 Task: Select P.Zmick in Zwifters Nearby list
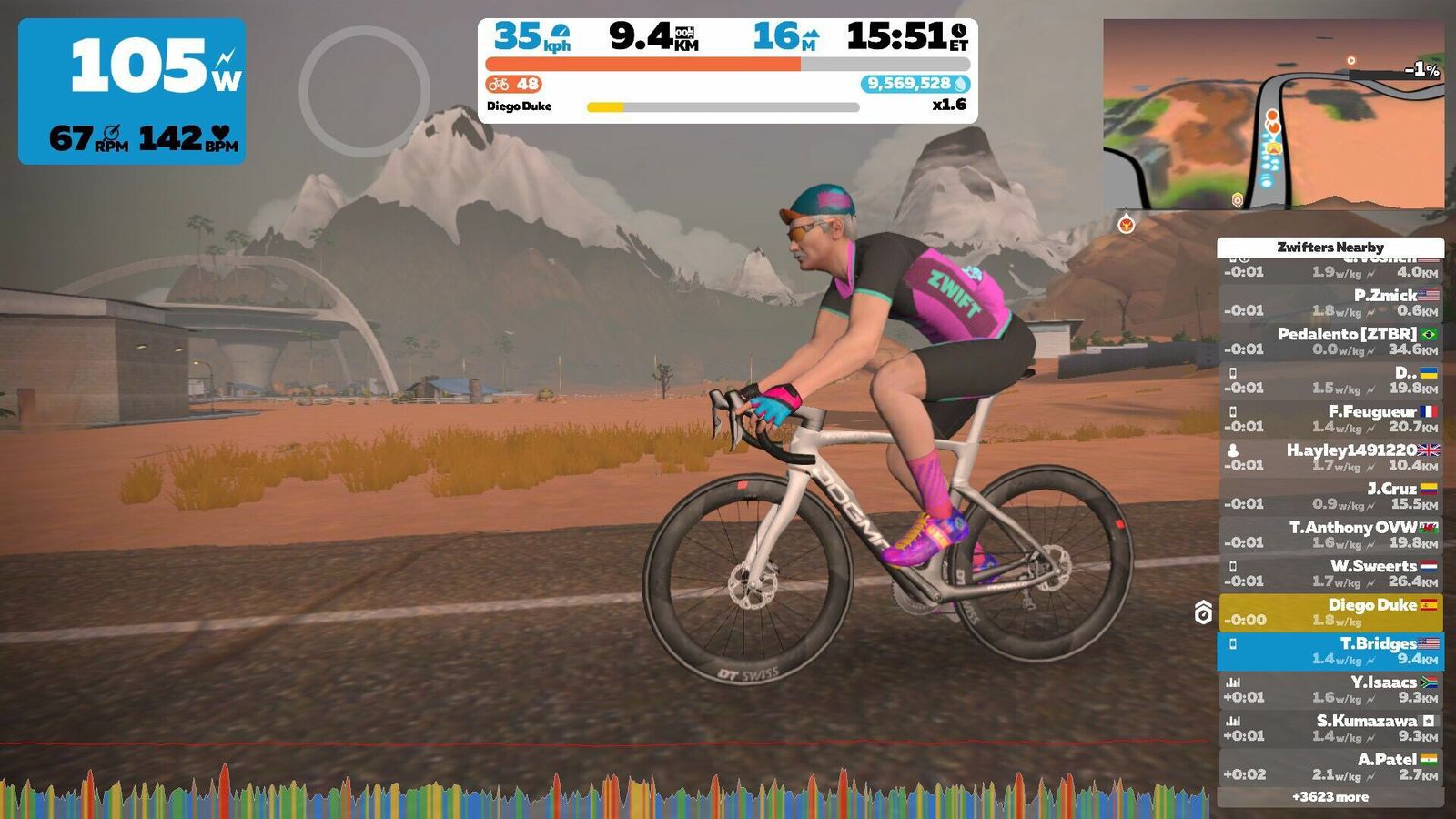(x=1330, y=303)
